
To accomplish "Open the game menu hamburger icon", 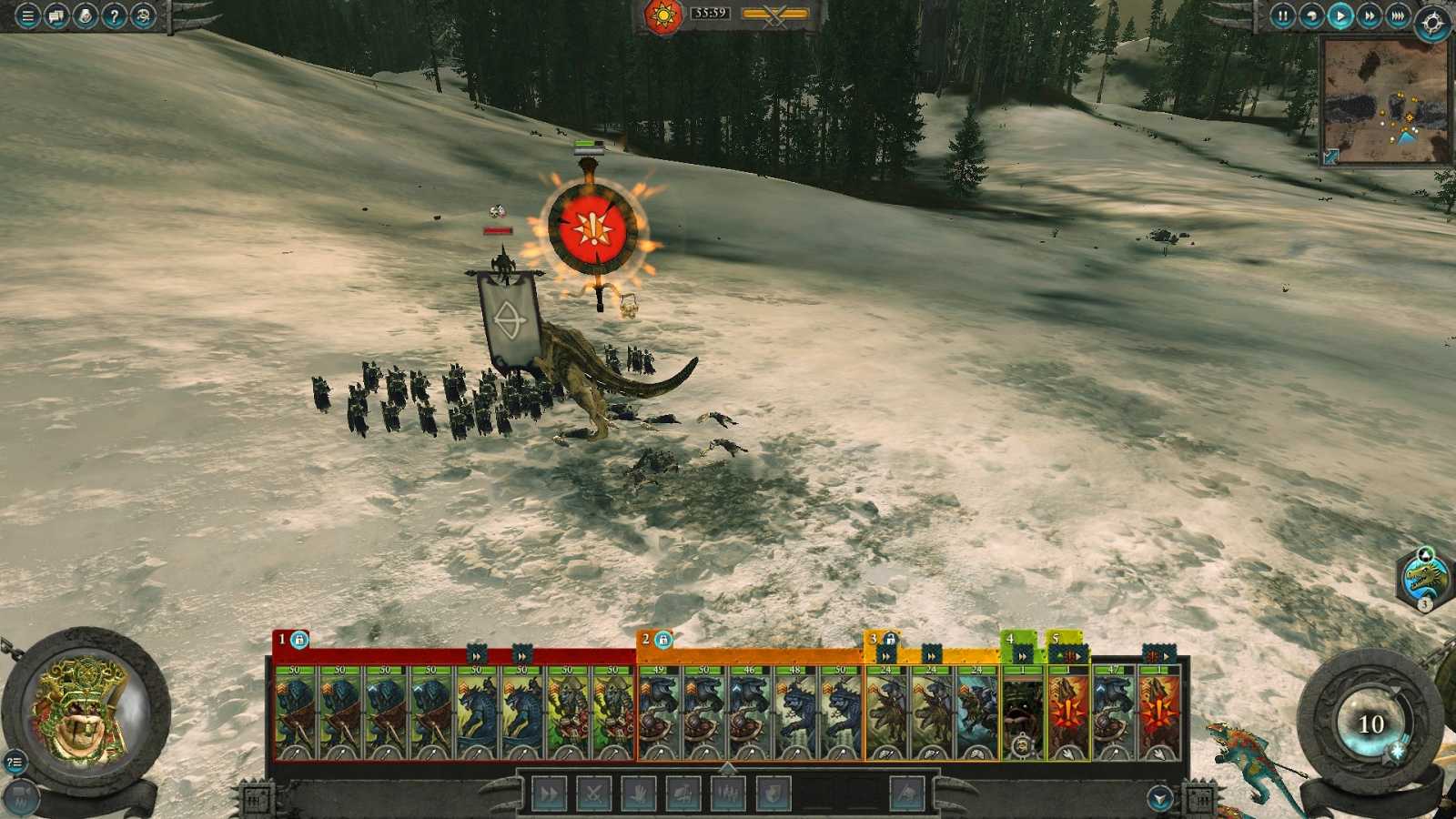I will click(x=27, y=15).
